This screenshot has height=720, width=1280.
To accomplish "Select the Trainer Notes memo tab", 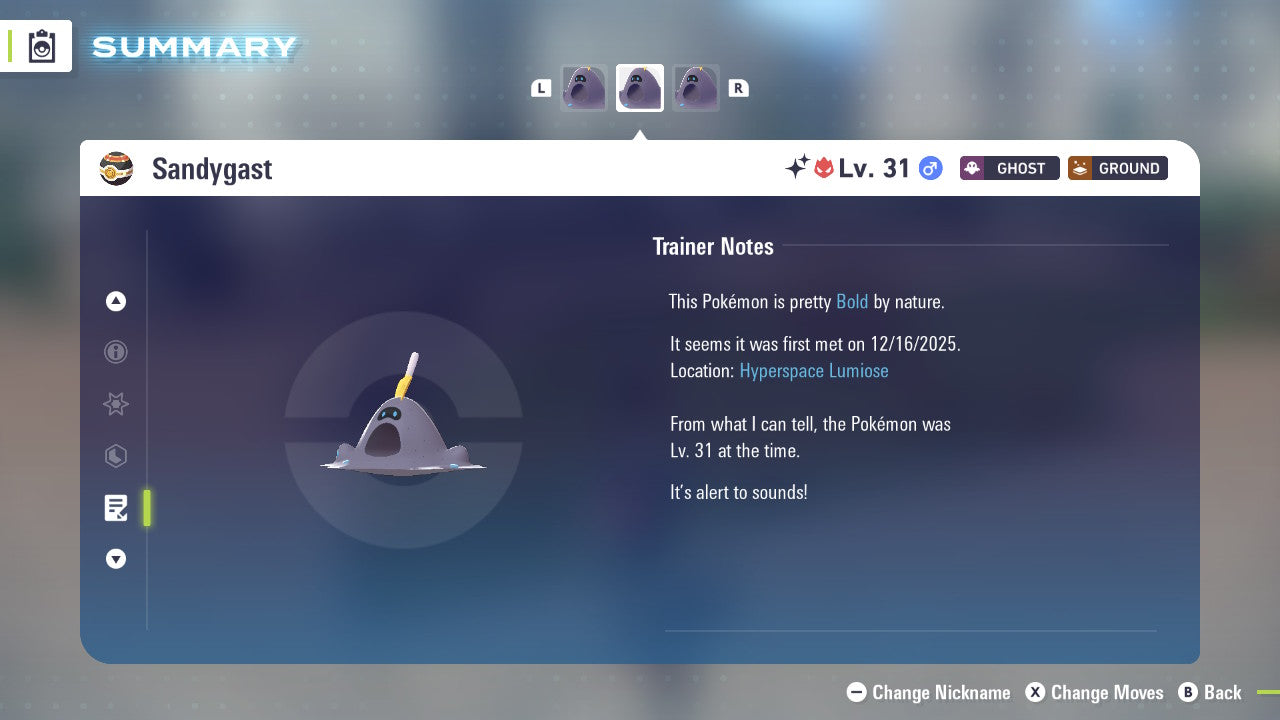I will (x=116, y=508).
